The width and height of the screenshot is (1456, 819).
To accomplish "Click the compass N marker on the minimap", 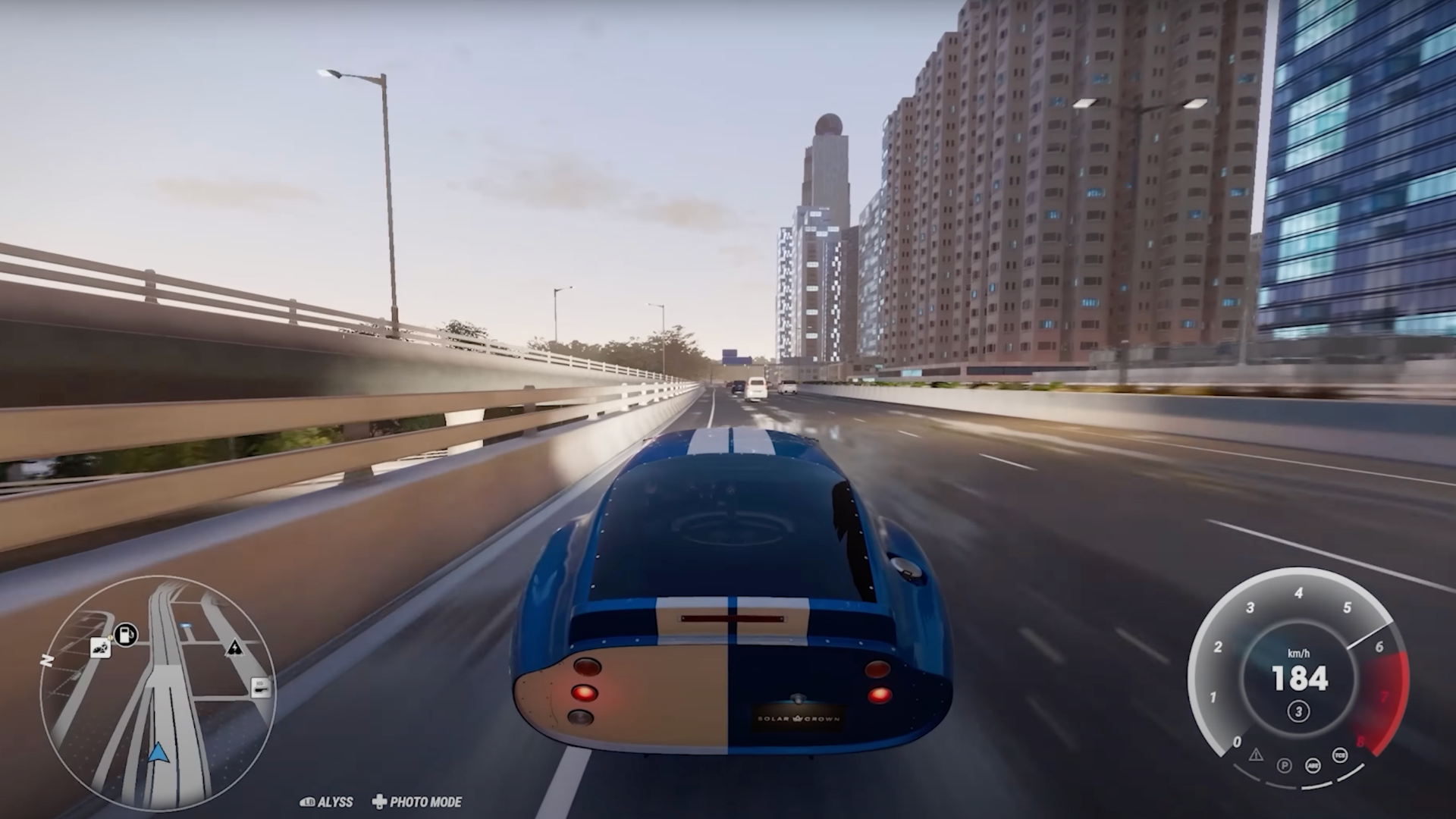I will click(x=47, y=660).
